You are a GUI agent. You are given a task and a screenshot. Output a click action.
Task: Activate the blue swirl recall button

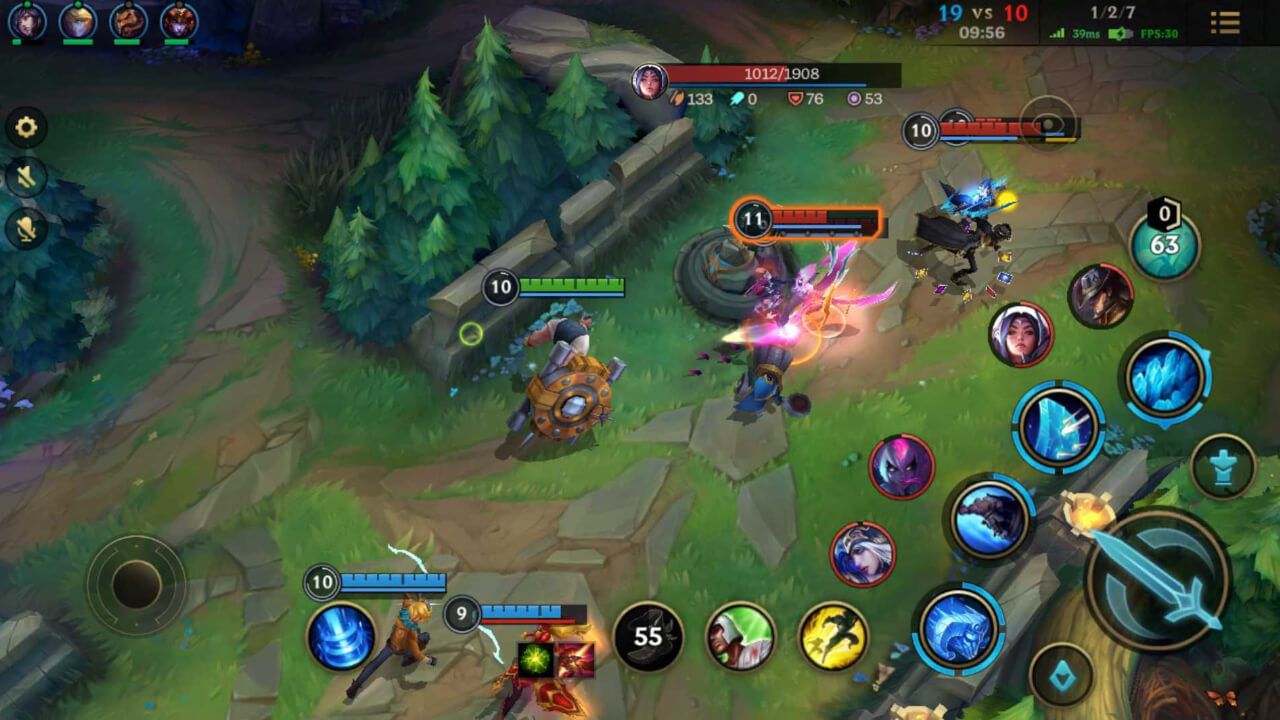[341, 636]
